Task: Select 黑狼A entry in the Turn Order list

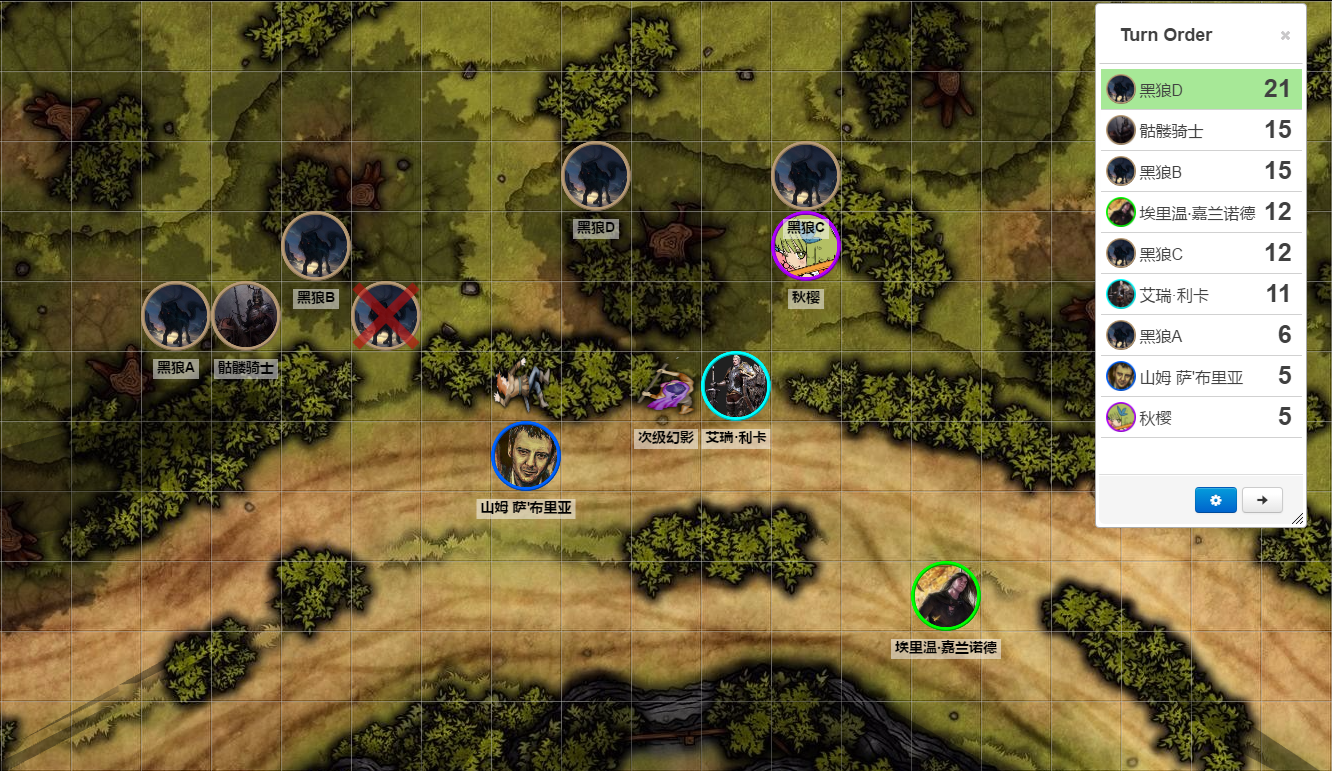Action: (x=1200, y=335)
